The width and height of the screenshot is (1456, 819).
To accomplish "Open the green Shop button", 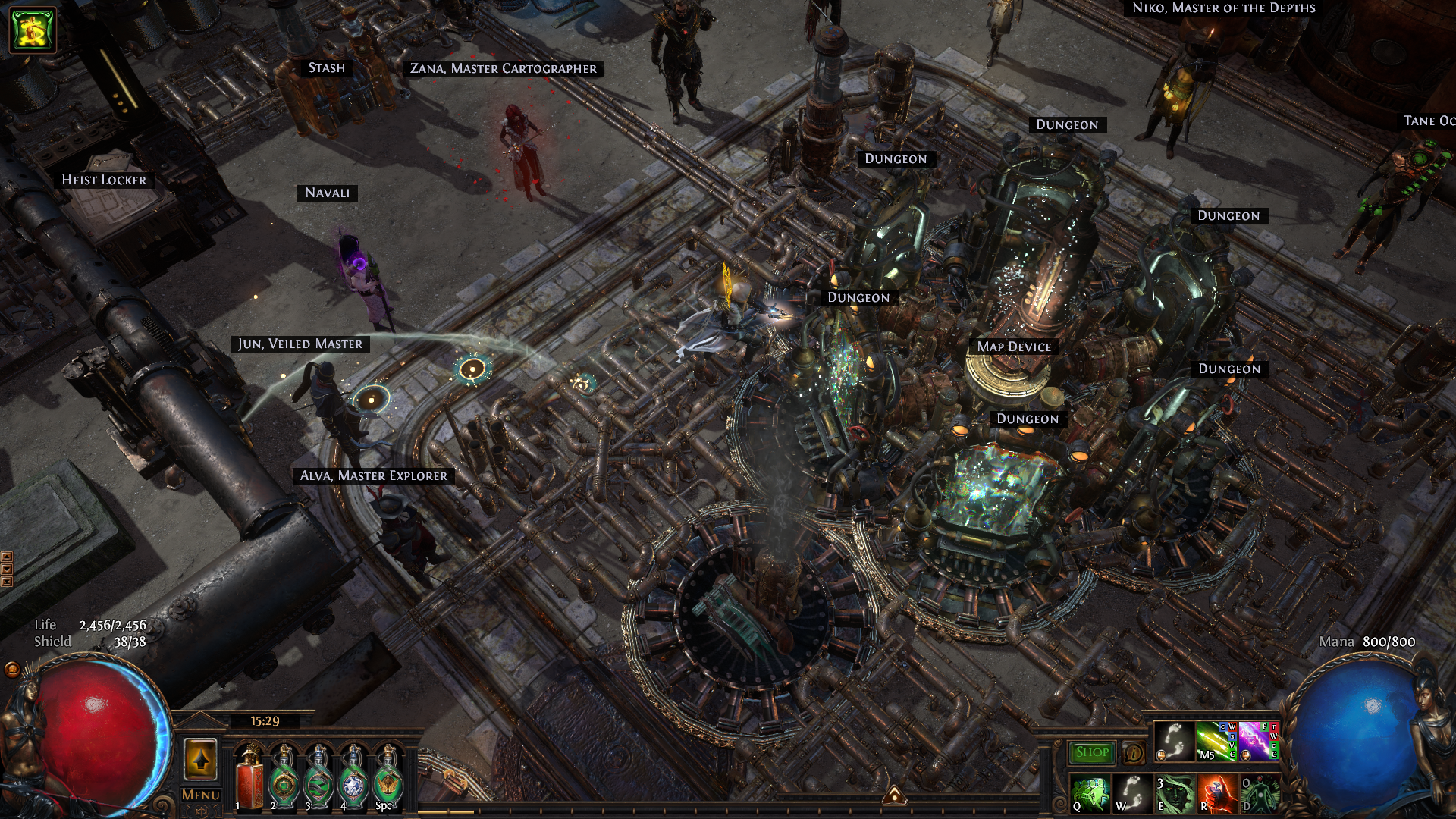I will pyautogui.click(x=1091, y=752).
